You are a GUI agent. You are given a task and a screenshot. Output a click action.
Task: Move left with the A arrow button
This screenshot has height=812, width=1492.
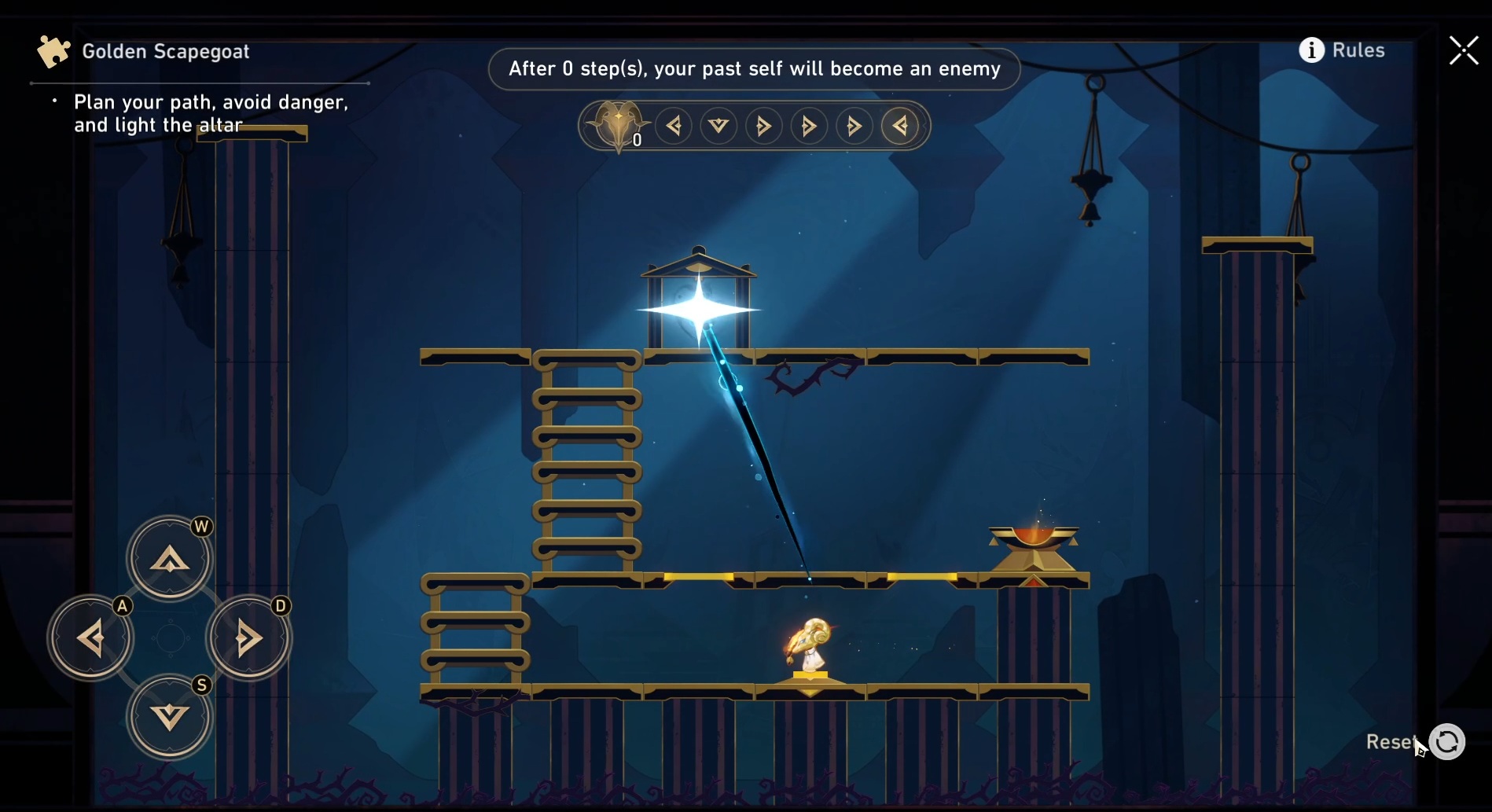91,637
